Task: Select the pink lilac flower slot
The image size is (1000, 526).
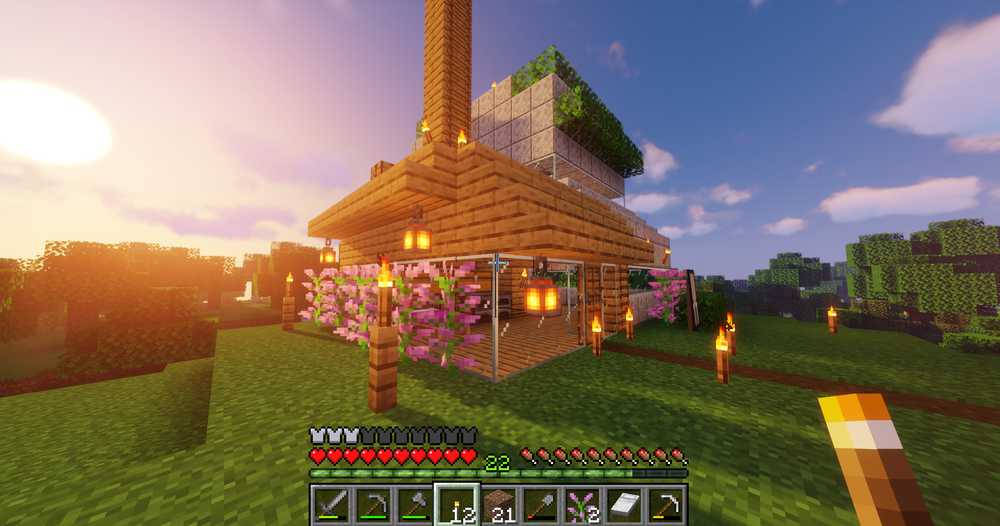Action: click(581, 505)
